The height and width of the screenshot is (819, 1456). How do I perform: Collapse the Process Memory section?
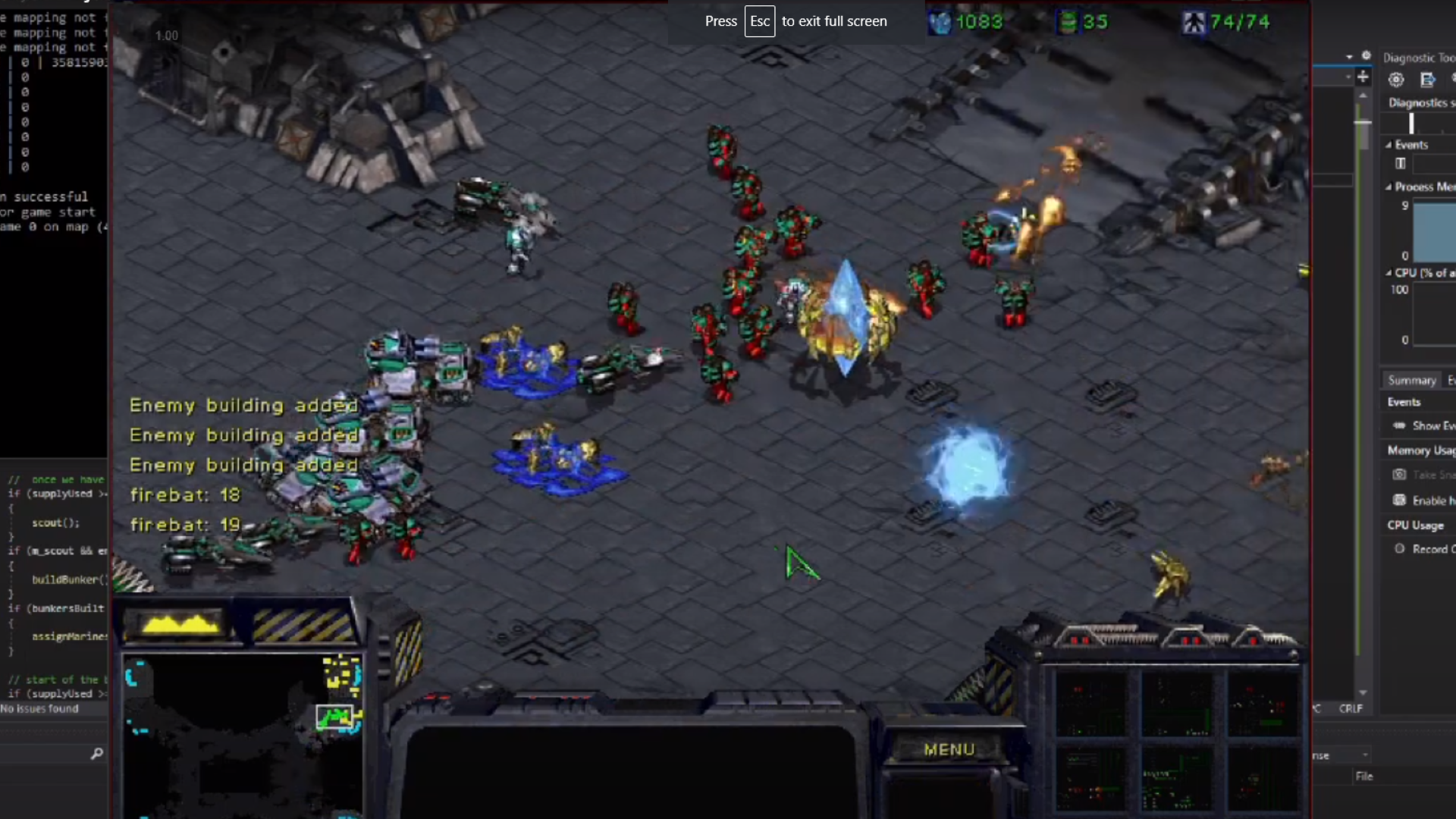(1389, 187)
